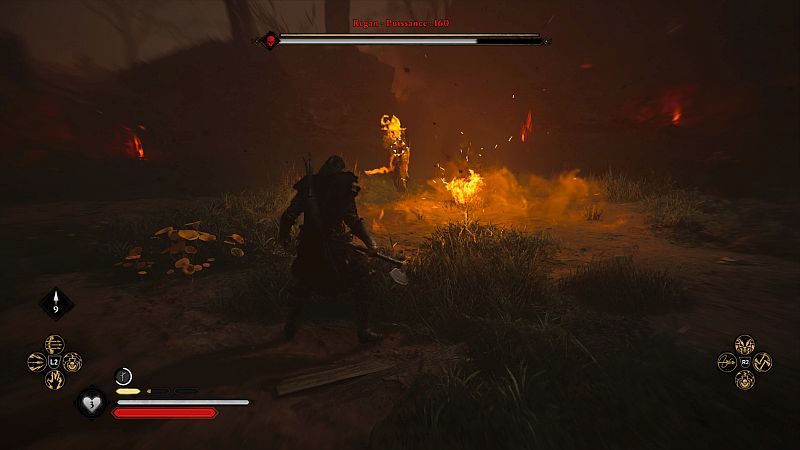
Task: Use the ration heart icon showing 3
Action: click(91, 403)
